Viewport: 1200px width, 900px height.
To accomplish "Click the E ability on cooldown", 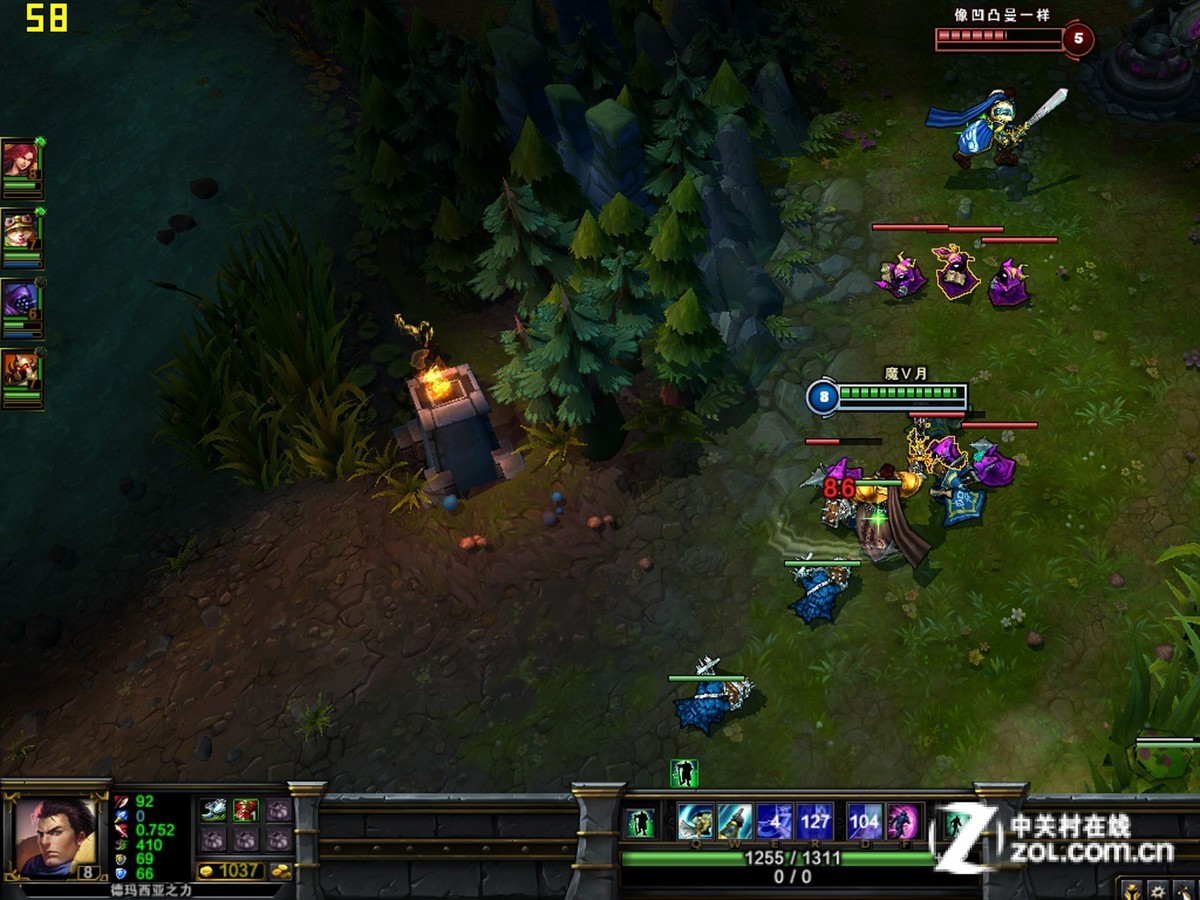I will 775,822.
